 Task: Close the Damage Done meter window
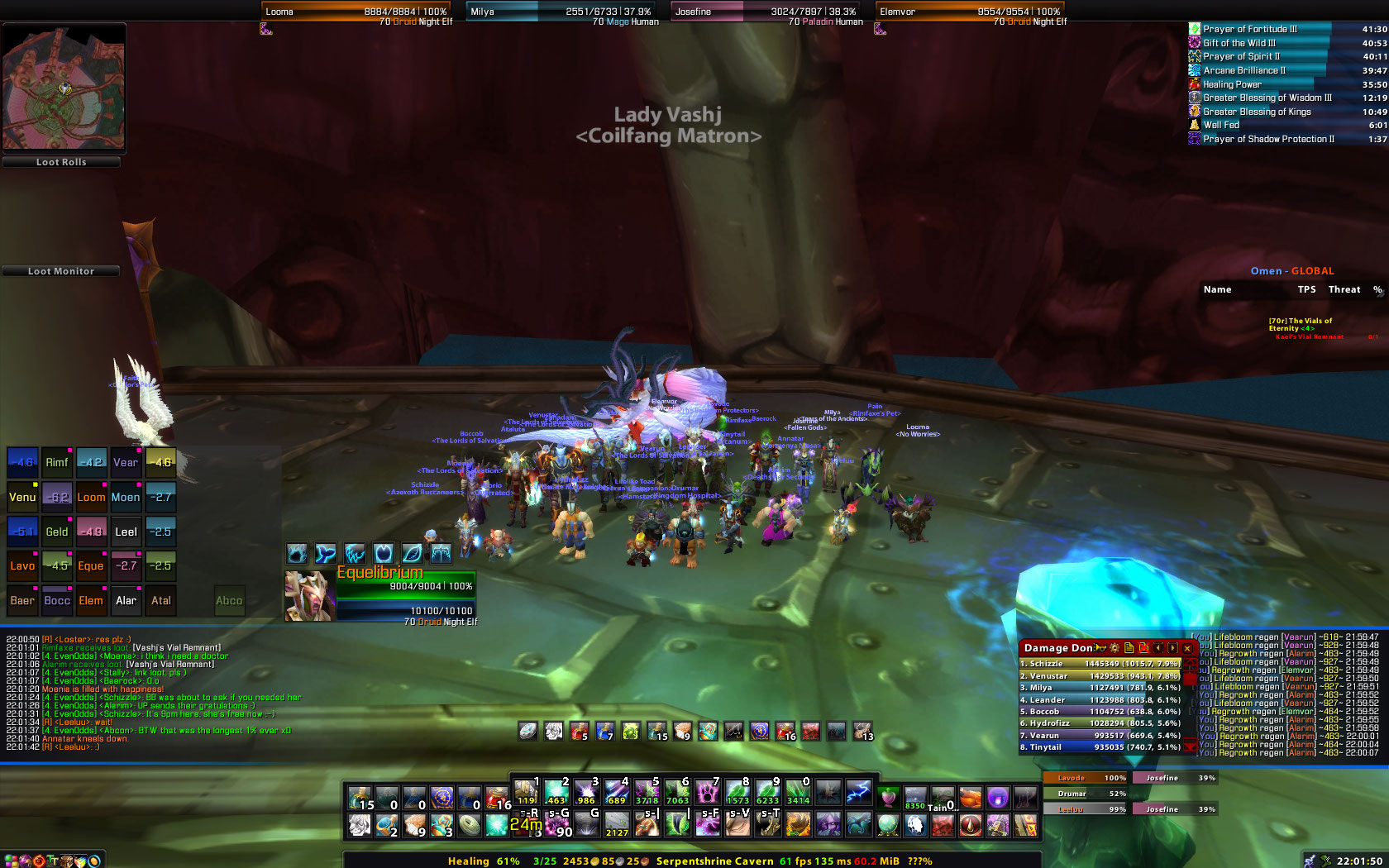click(x=1187, y=648)
